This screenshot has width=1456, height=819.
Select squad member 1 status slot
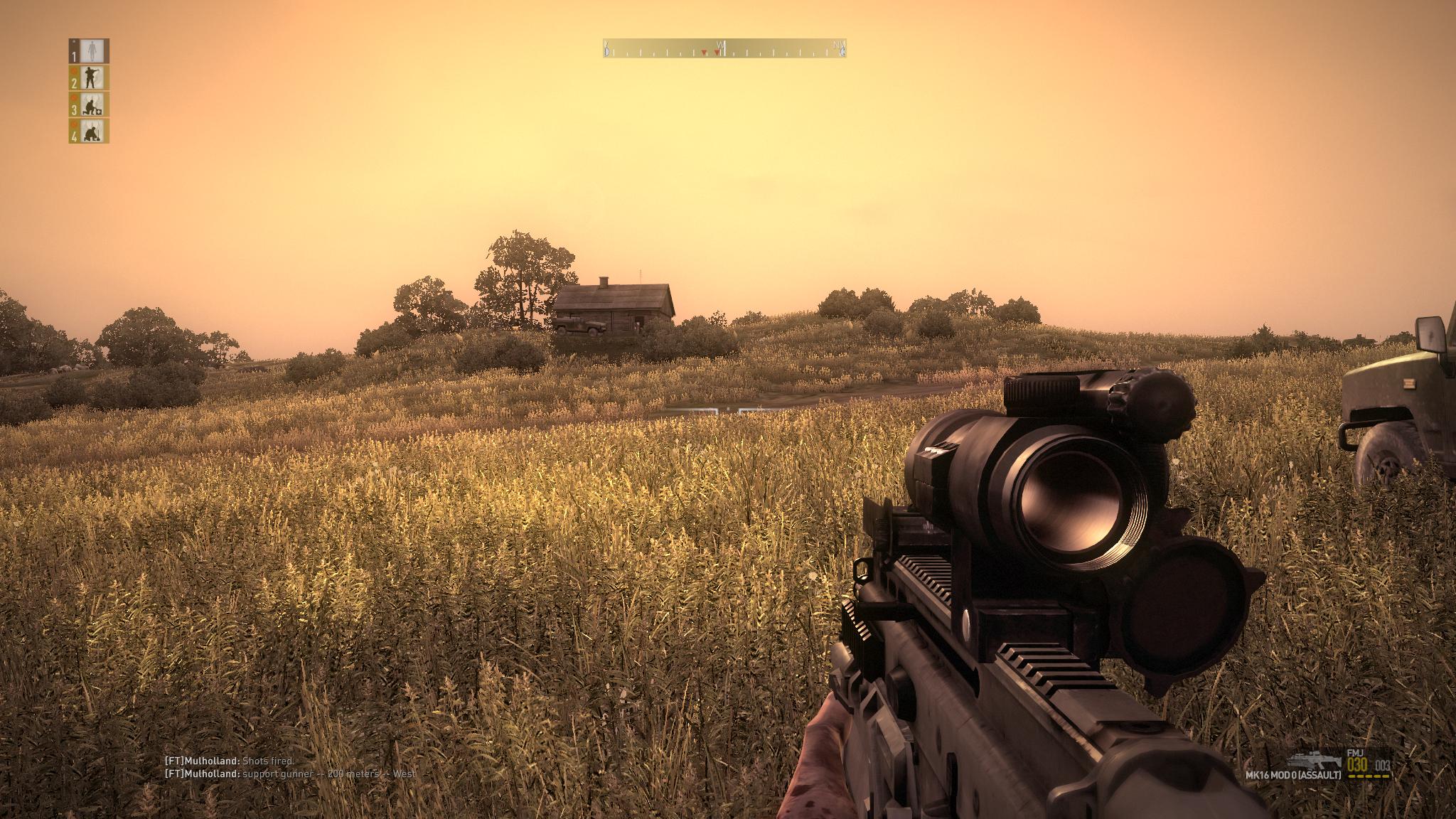89,50
